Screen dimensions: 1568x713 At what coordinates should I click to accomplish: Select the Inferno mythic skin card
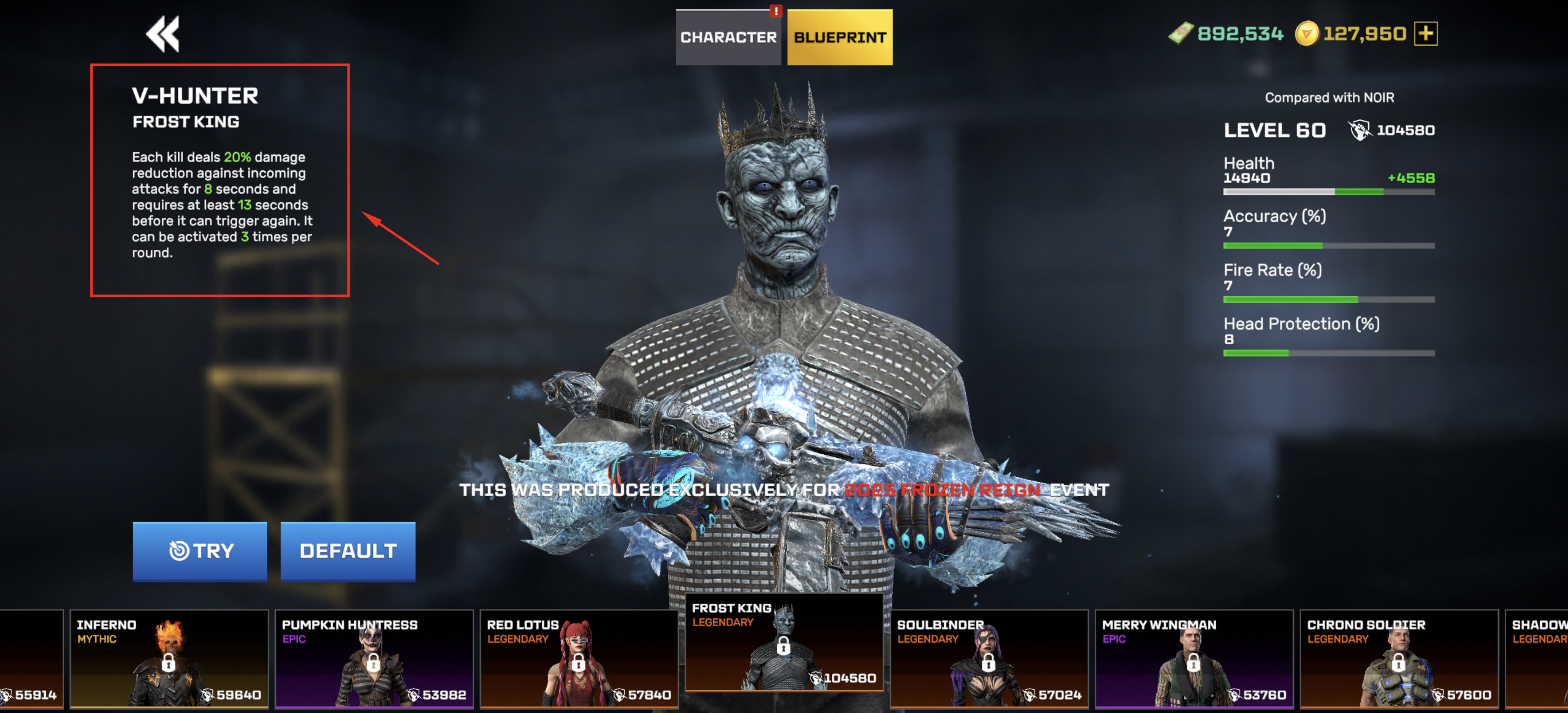[x=168, y=659]
